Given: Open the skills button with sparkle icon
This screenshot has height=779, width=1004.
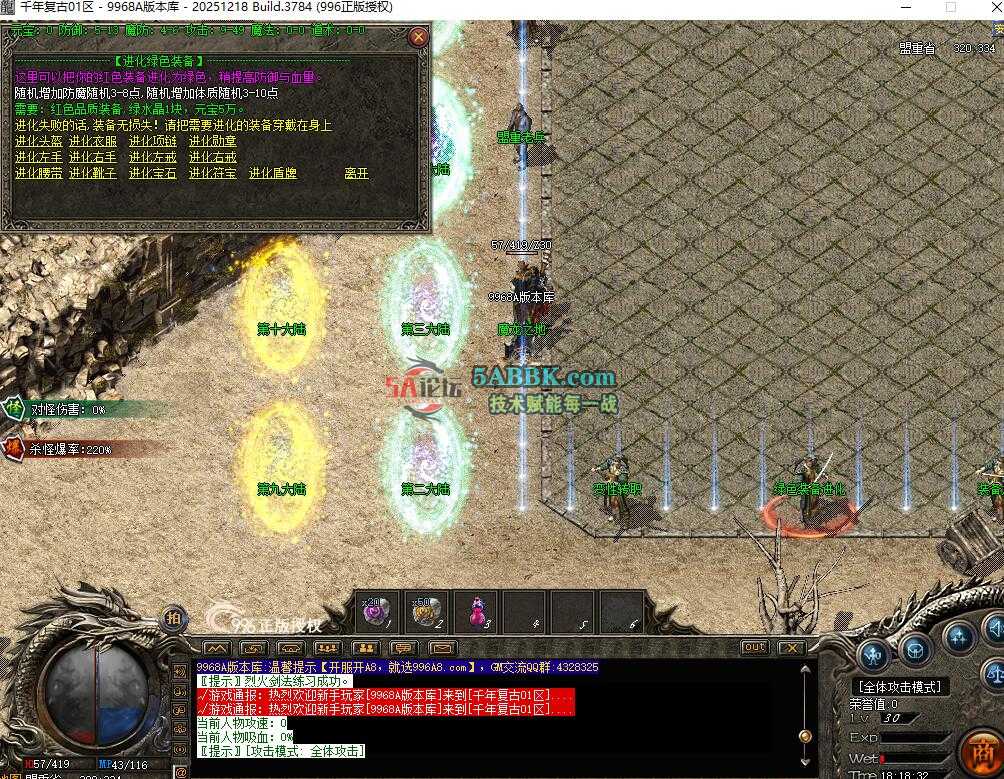Looking at the screenshot, I should click(x=958, y=636).
